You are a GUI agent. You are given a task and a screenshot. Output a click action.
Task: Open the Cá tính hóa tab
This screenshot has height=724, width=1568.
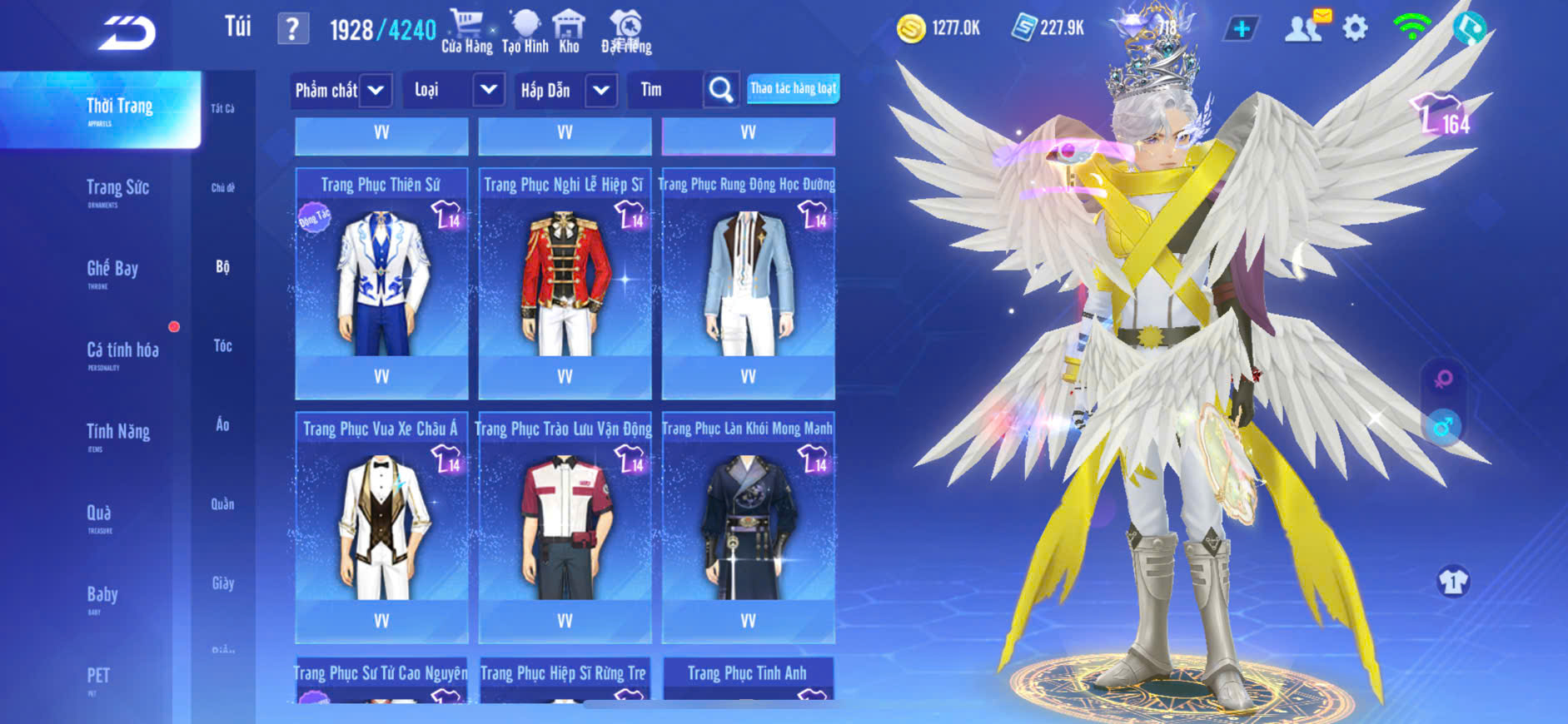[x=122, y=351]
